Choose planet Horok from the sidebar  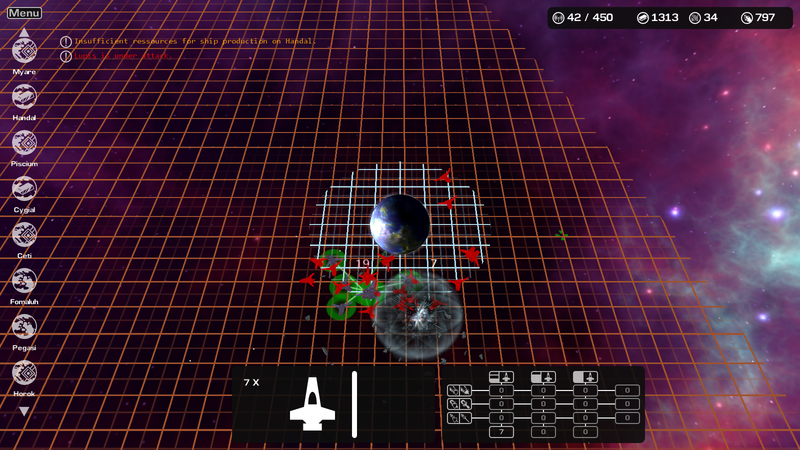[x=24, y=372]
